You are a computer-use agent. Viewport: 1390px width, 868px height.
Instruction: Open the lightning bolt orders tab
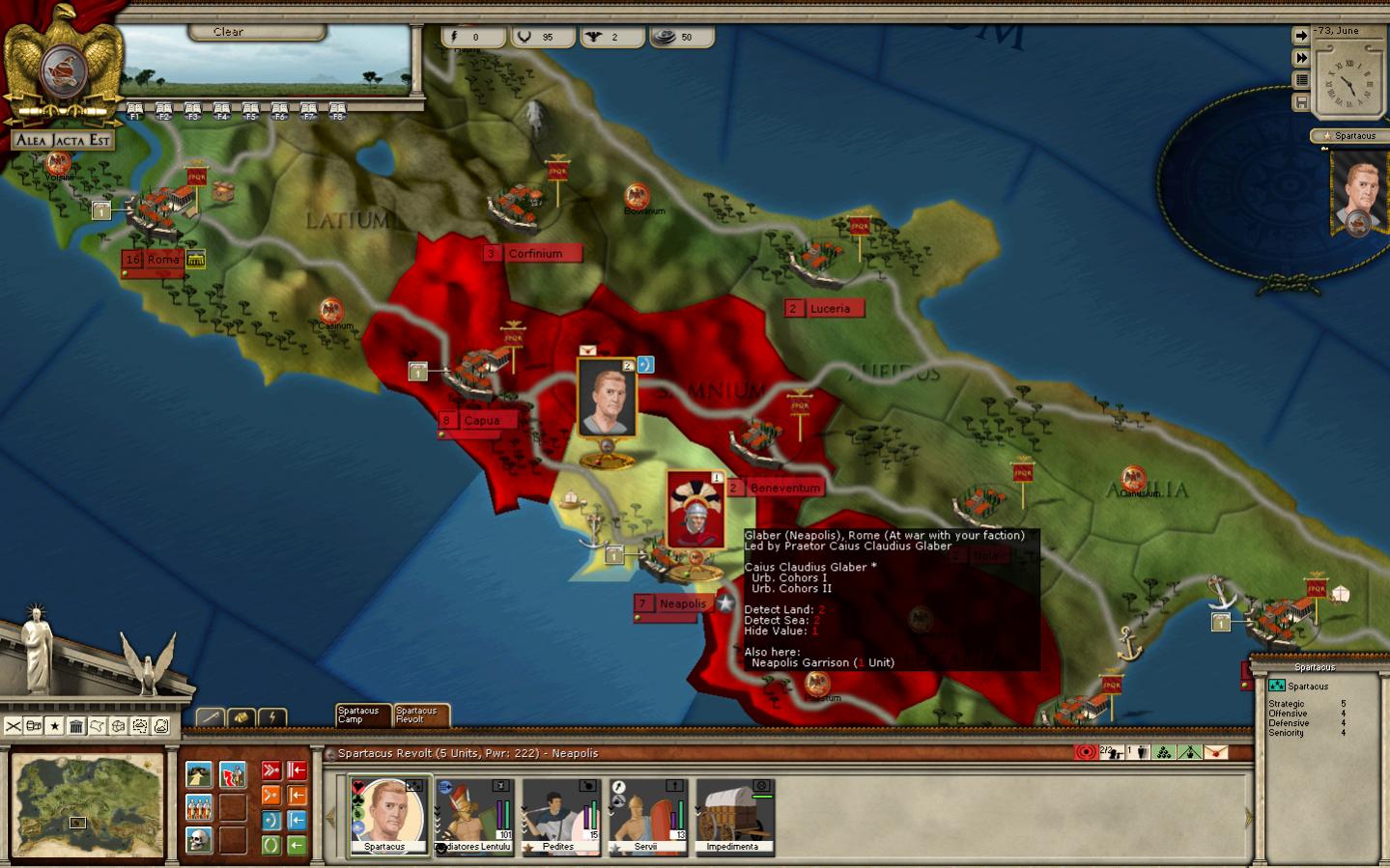click(271, 717)
